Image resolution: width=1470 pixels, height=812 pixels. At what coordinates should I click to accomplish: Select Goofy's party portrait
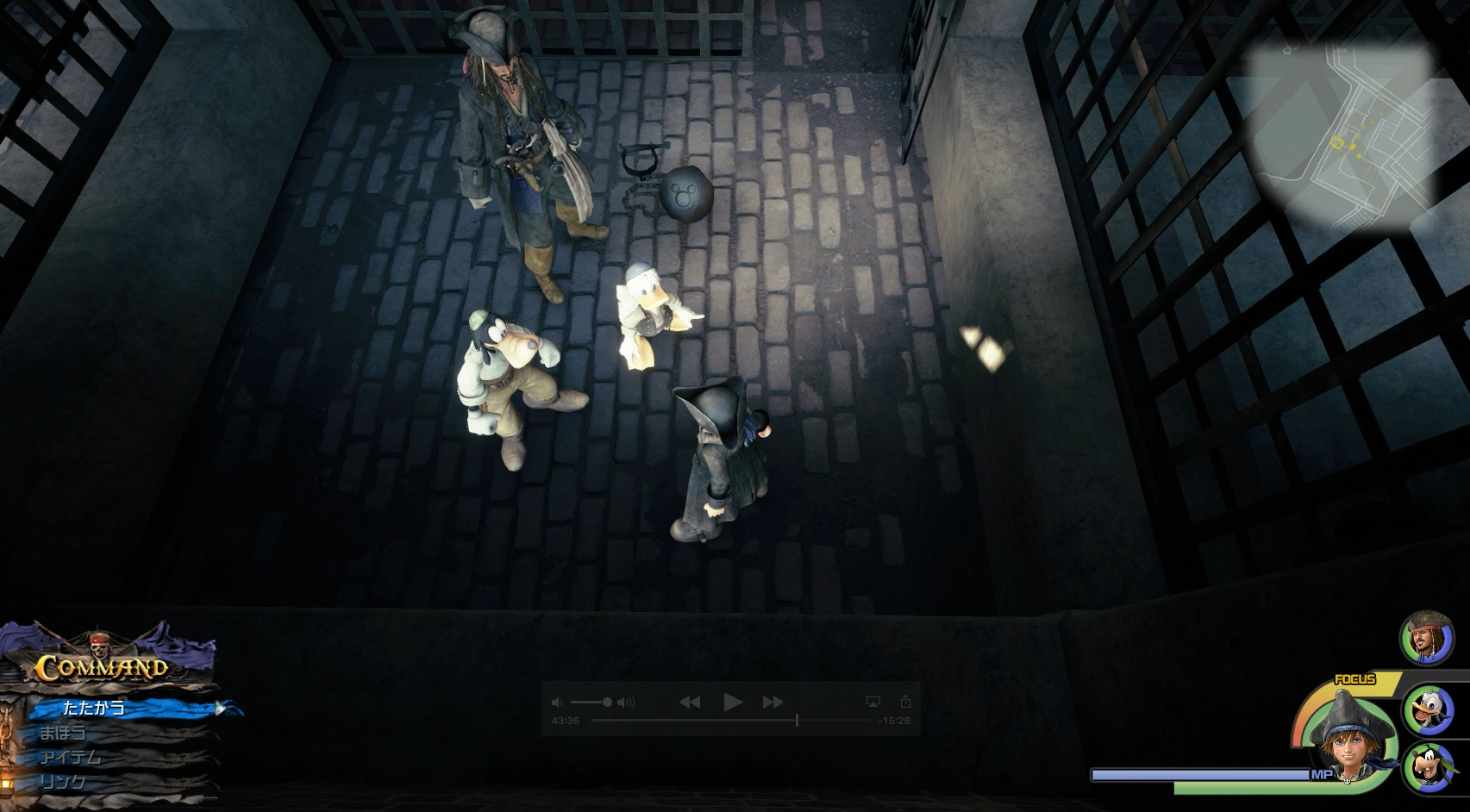(x=1429, y=766)
